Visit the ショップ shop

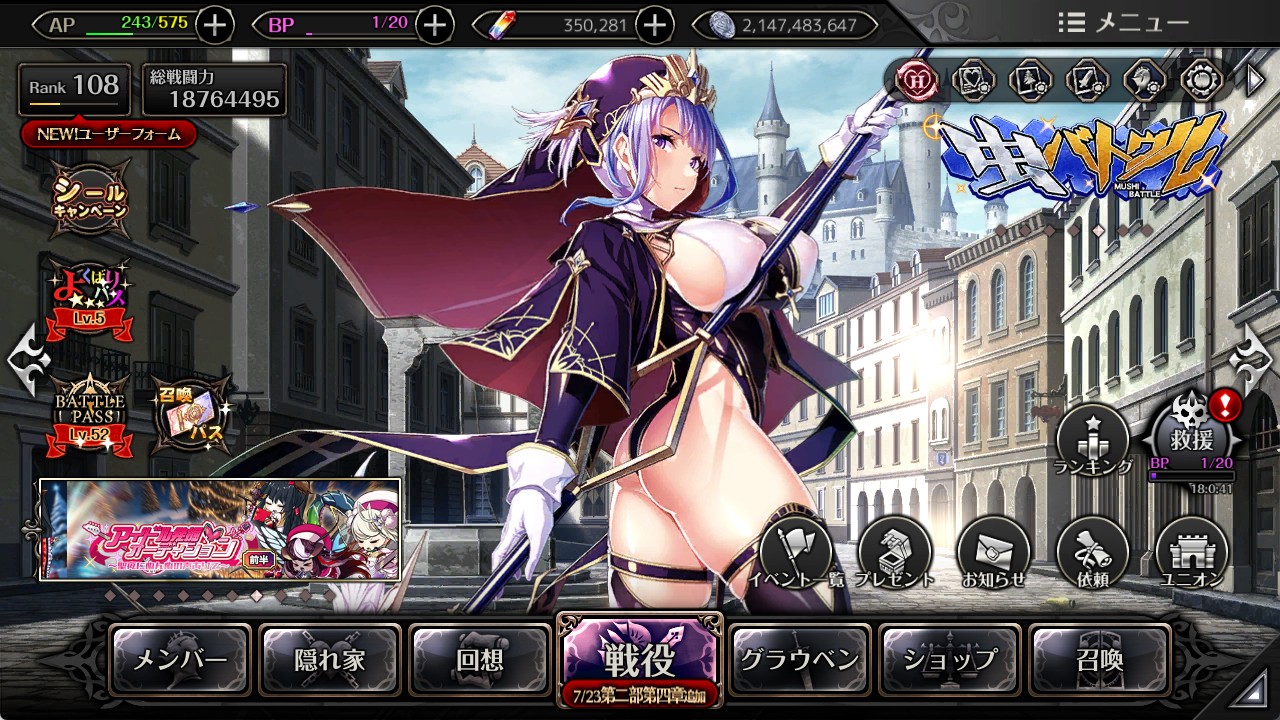coord(950,660)
